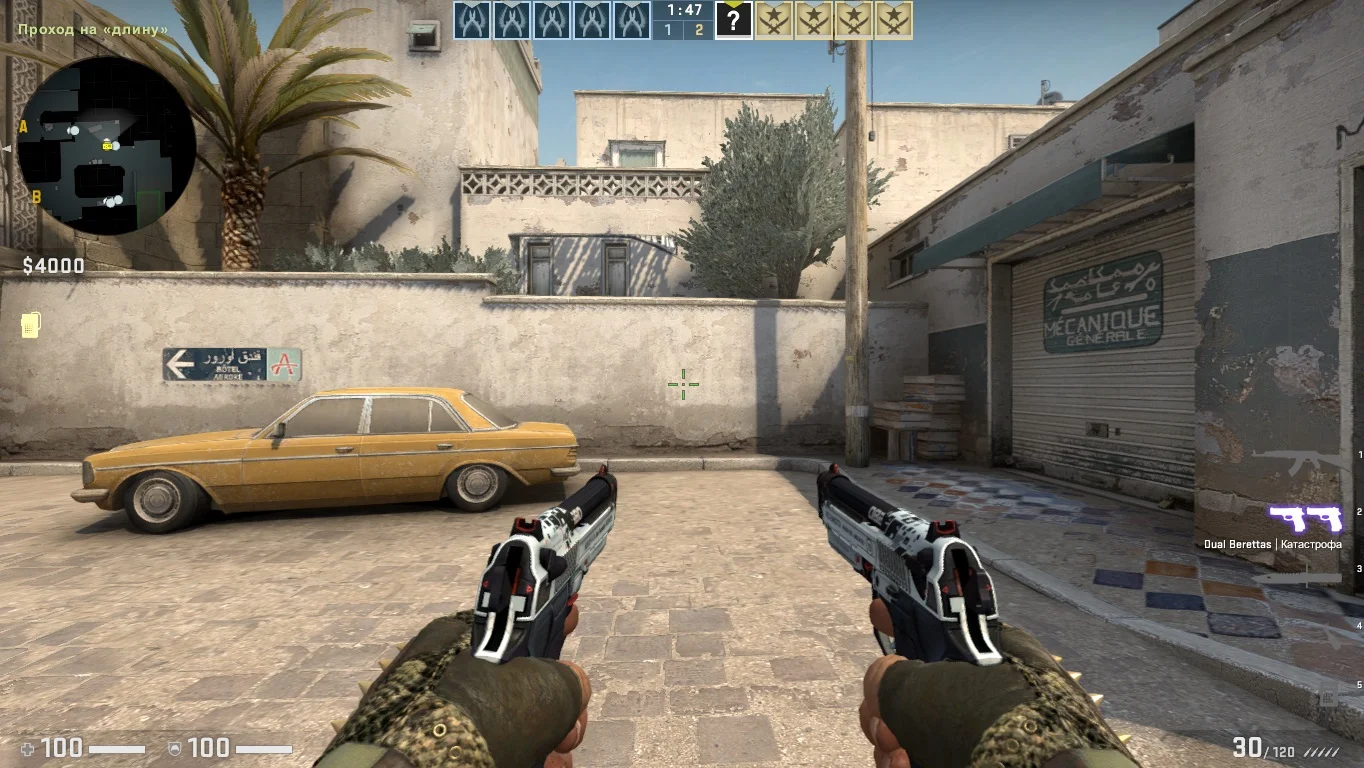
Task: Select the bombsite B marker on radar
Action: pos(36,197)
